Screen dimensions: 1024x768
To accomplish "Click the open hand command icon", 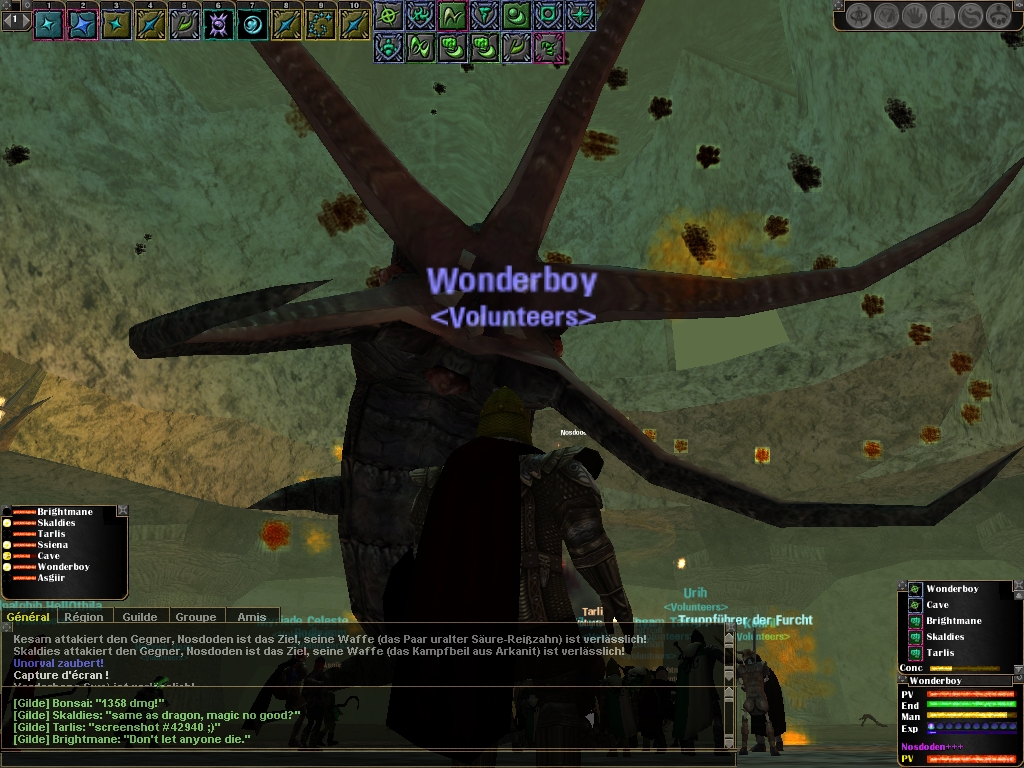I will pyautogui.click(x=915, y=16).
